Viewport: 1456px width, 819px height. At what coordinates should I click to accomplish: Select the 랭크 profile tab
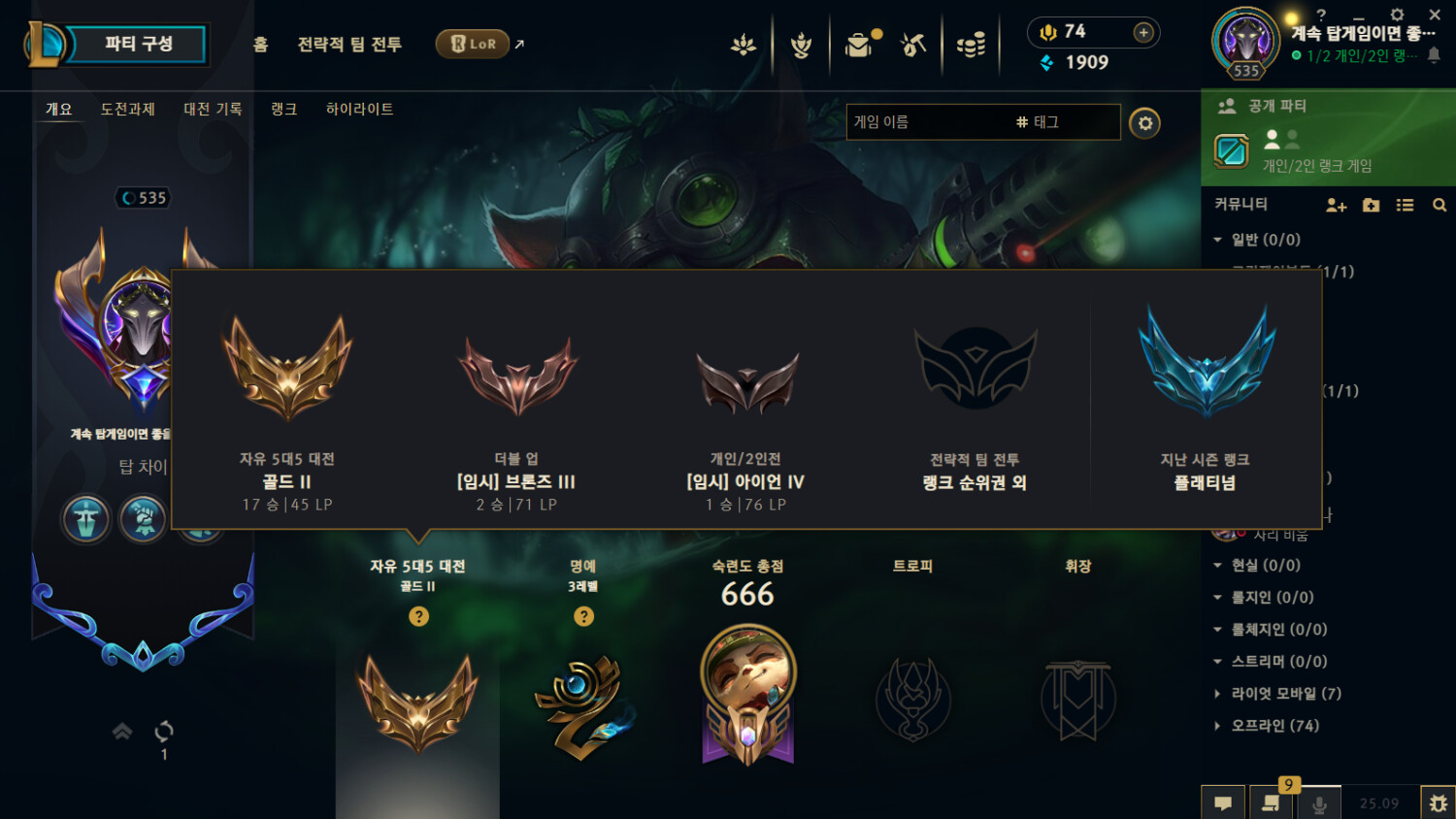(283, 109)
